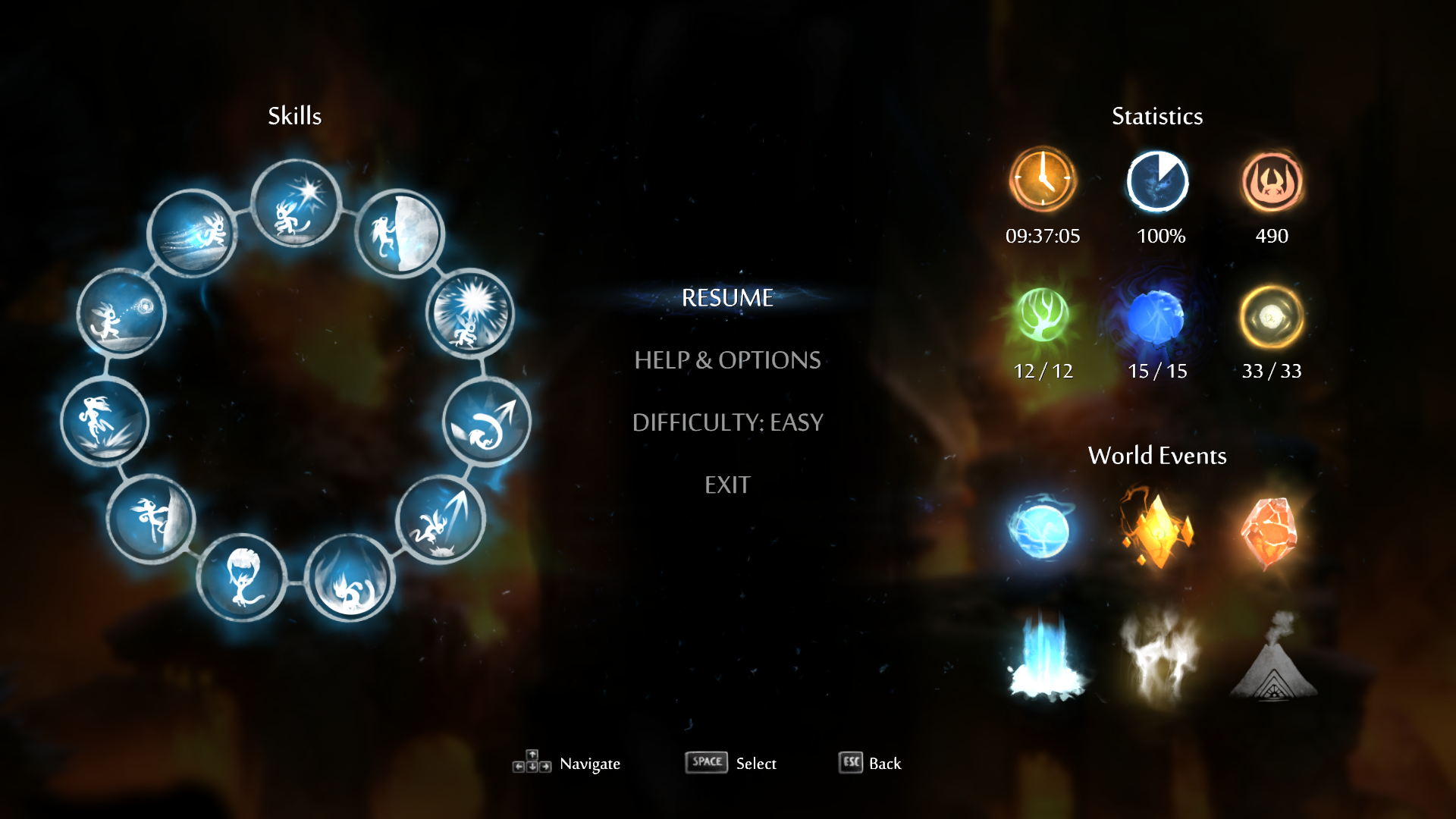This screenshot has height=819, width=1456.
Task: Choose the Glide feather skill icon
Action: tap(242, 578)
